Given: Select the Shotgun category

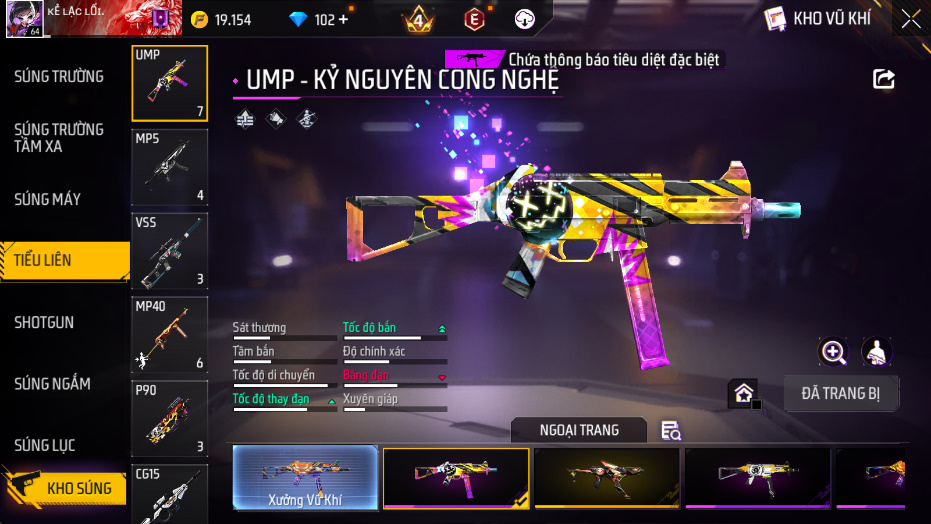Looking at the screenshot, I should click(x=44, y=323).
